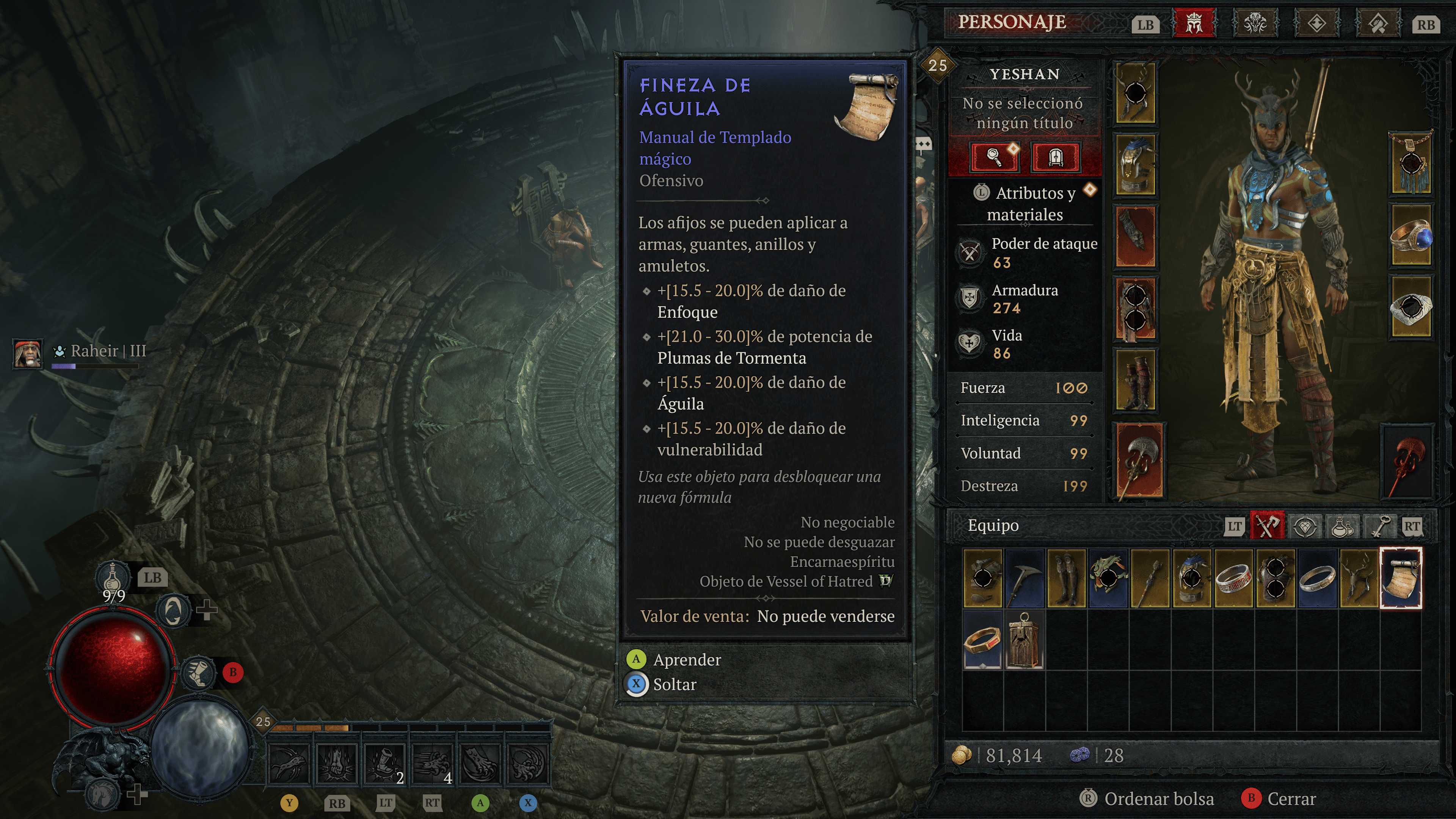This screenshot has height=819, width=1456.
Task: Select the Fineza de Águila scroll in inventory
Action: 1400,577
